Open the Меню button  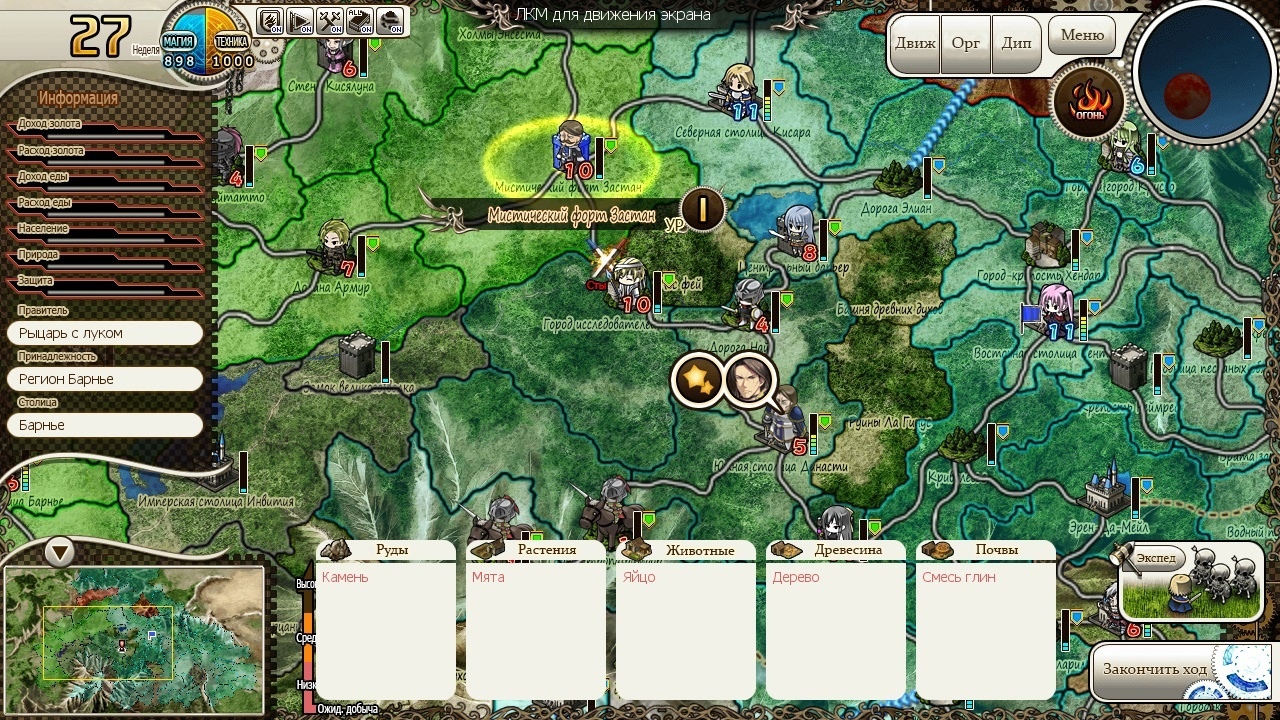pyautogui.click(x=1082, y=36)
